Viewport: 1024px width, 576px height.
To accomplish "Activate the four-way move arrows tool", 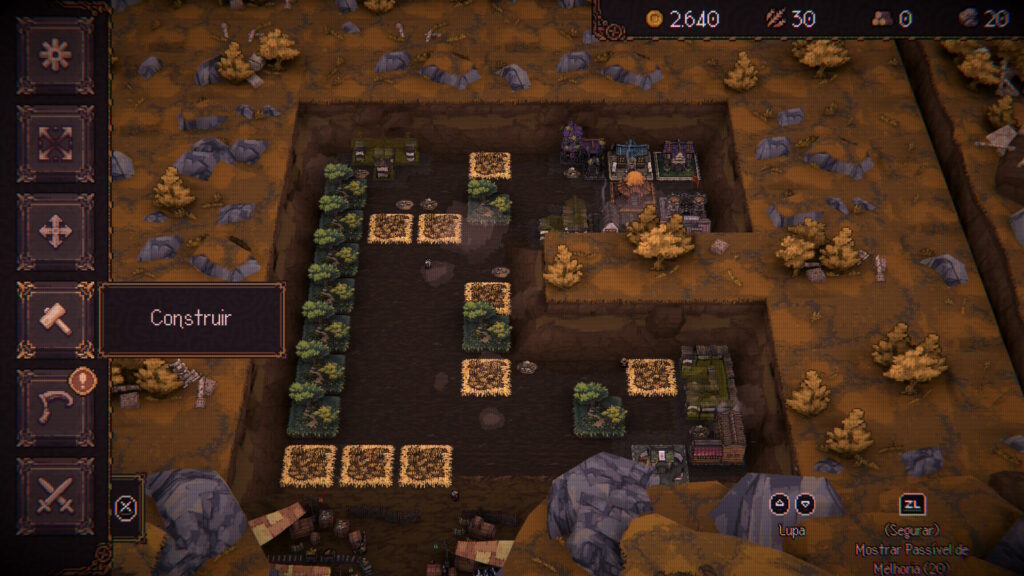I will pyautogui.click(x=55, y=231).
